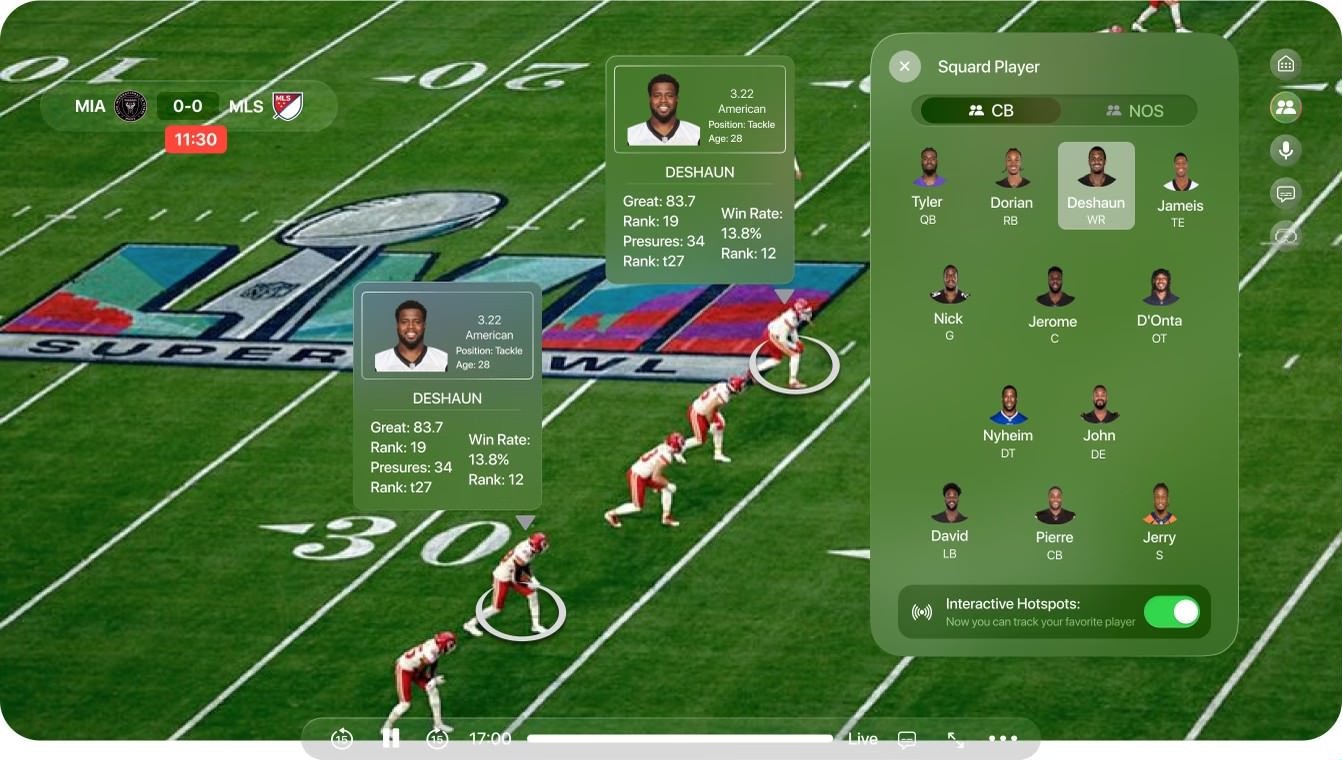Toggle Interactive Hotspots off
The width and height of the screenshot is (1342, 760).
pos(1171,612)
